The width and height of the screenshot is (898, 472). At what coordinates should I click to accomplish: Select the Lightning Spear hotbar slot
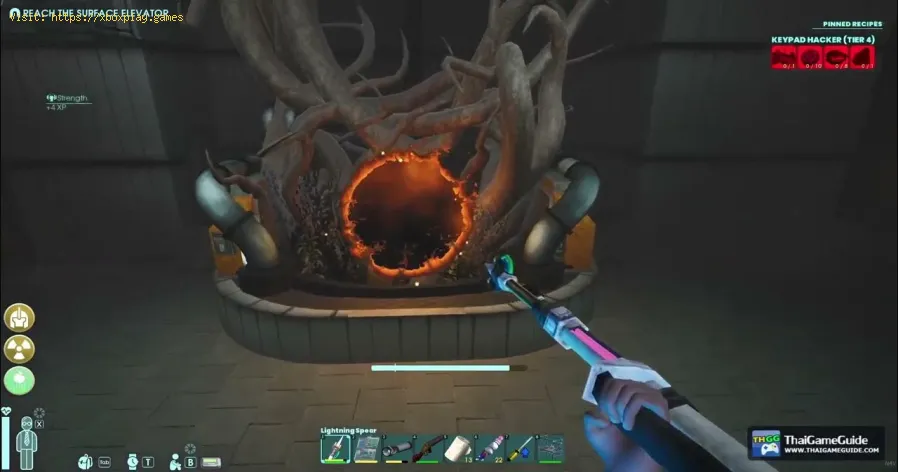click(335, 449)
